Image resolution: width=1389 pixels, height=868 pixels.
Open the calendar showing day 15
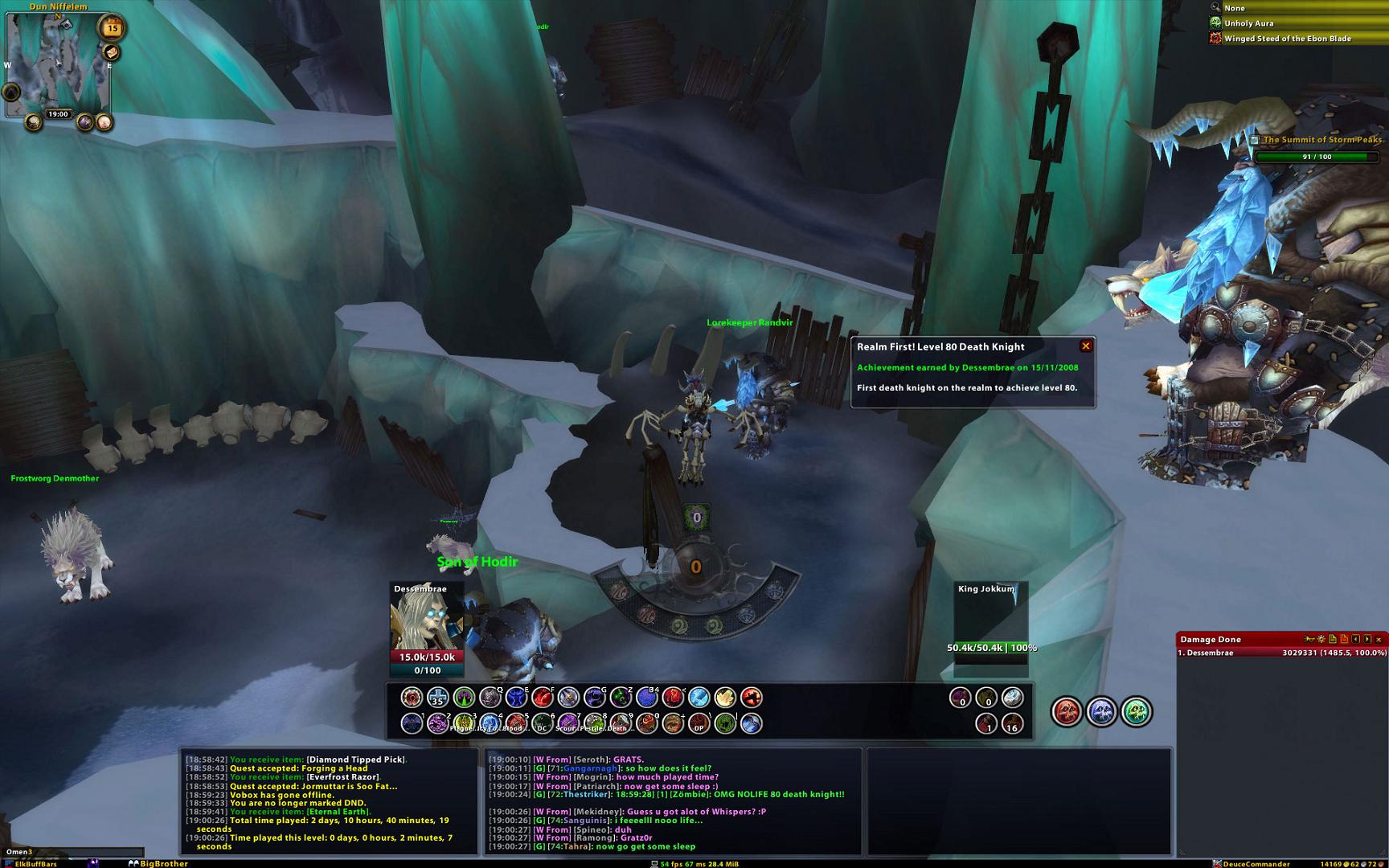[113, 28]
